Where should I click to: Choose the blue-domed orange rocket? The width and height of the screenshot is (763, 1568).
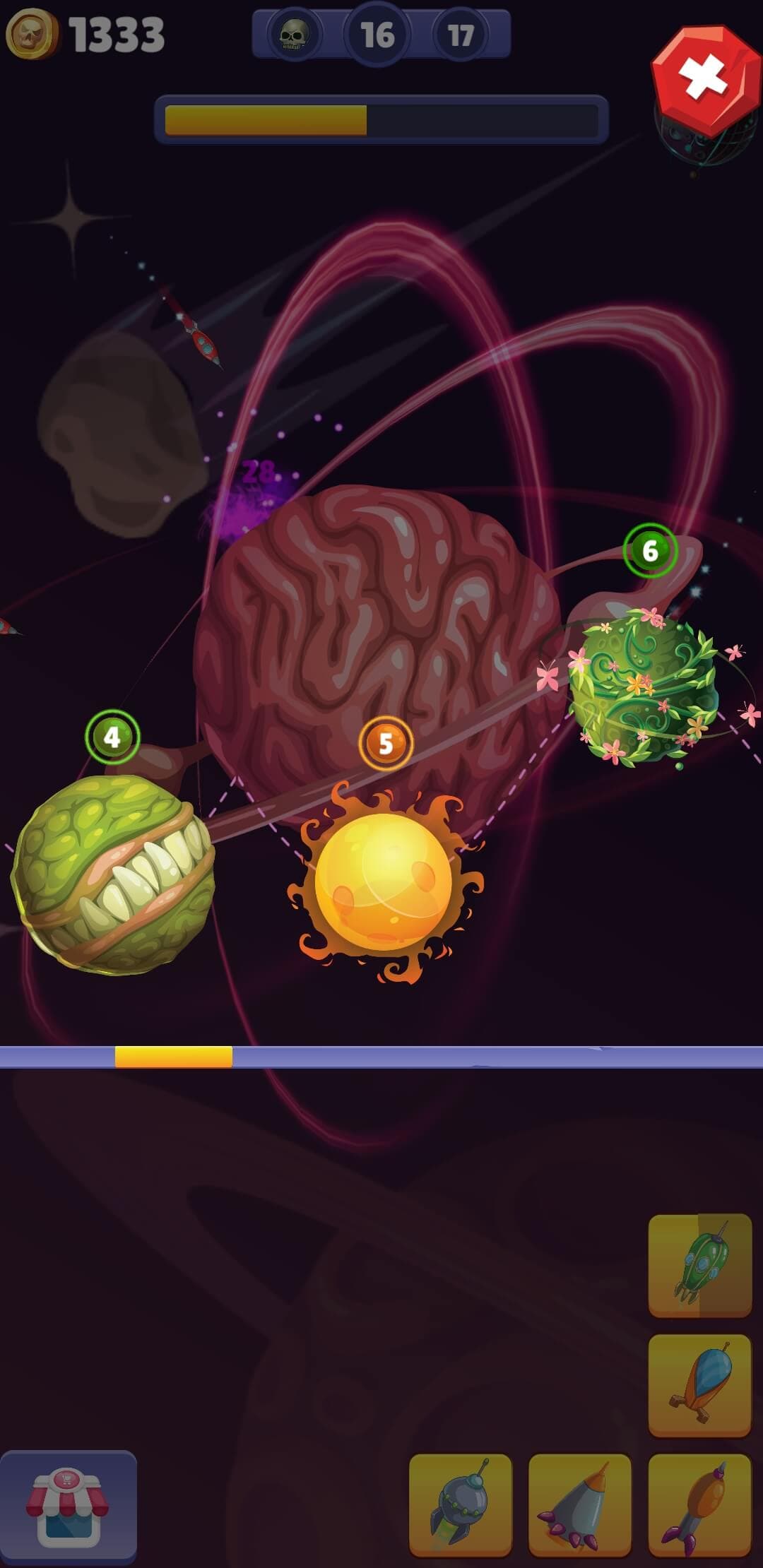[x=699, y=1385]
